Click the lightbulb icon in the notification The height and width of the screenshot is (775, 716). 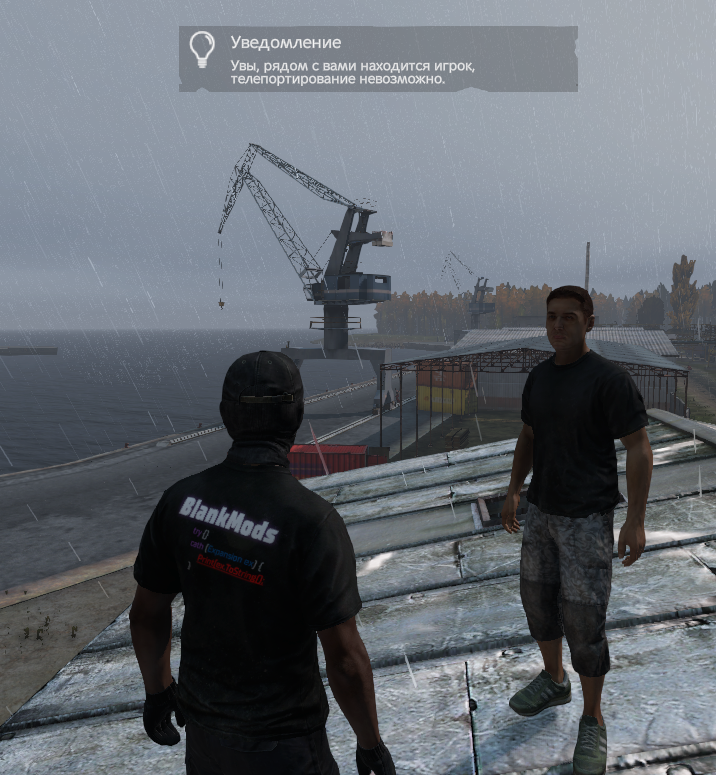point(202,49)
